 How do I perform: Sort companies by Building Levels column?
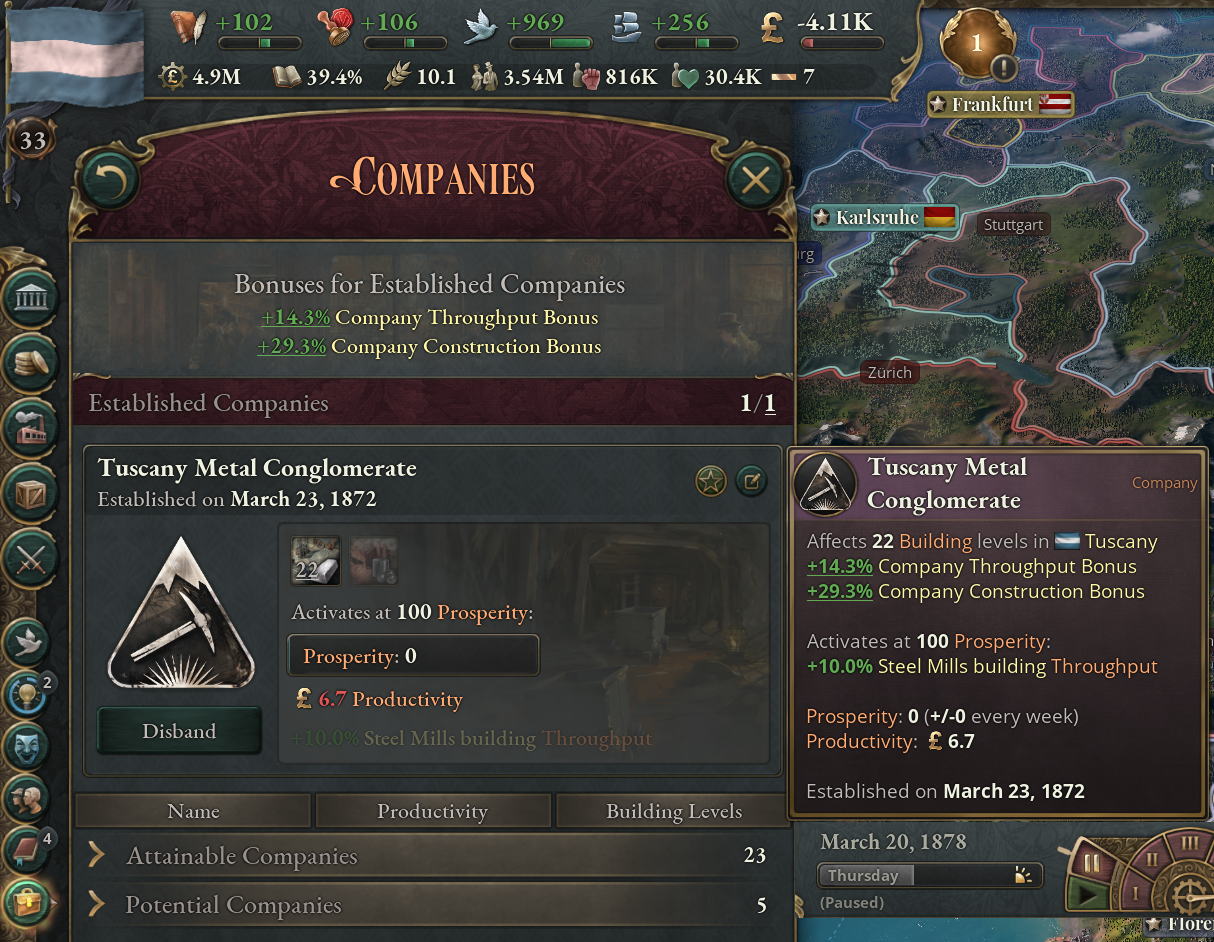coord(673,811)
